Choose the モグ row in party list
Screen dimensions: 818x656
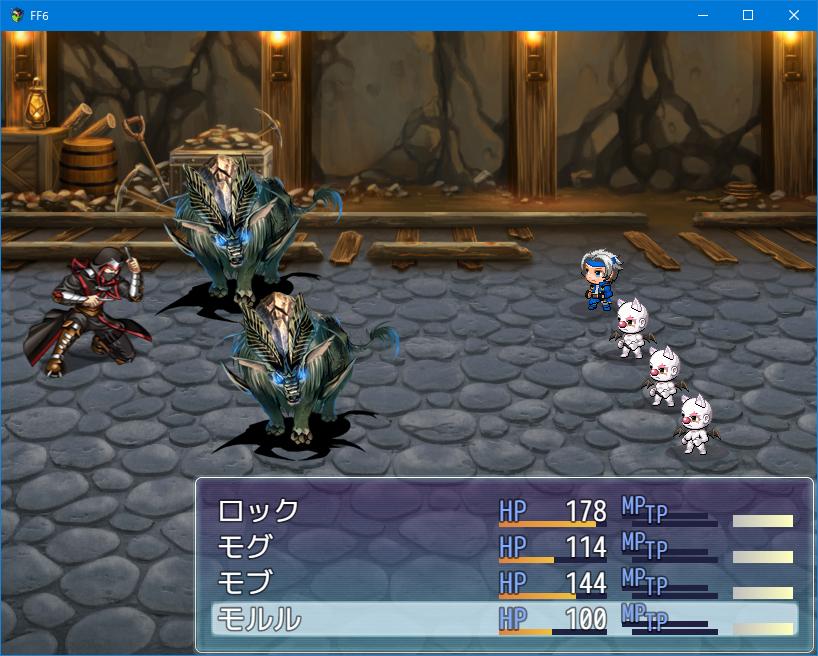click(245, 547)
